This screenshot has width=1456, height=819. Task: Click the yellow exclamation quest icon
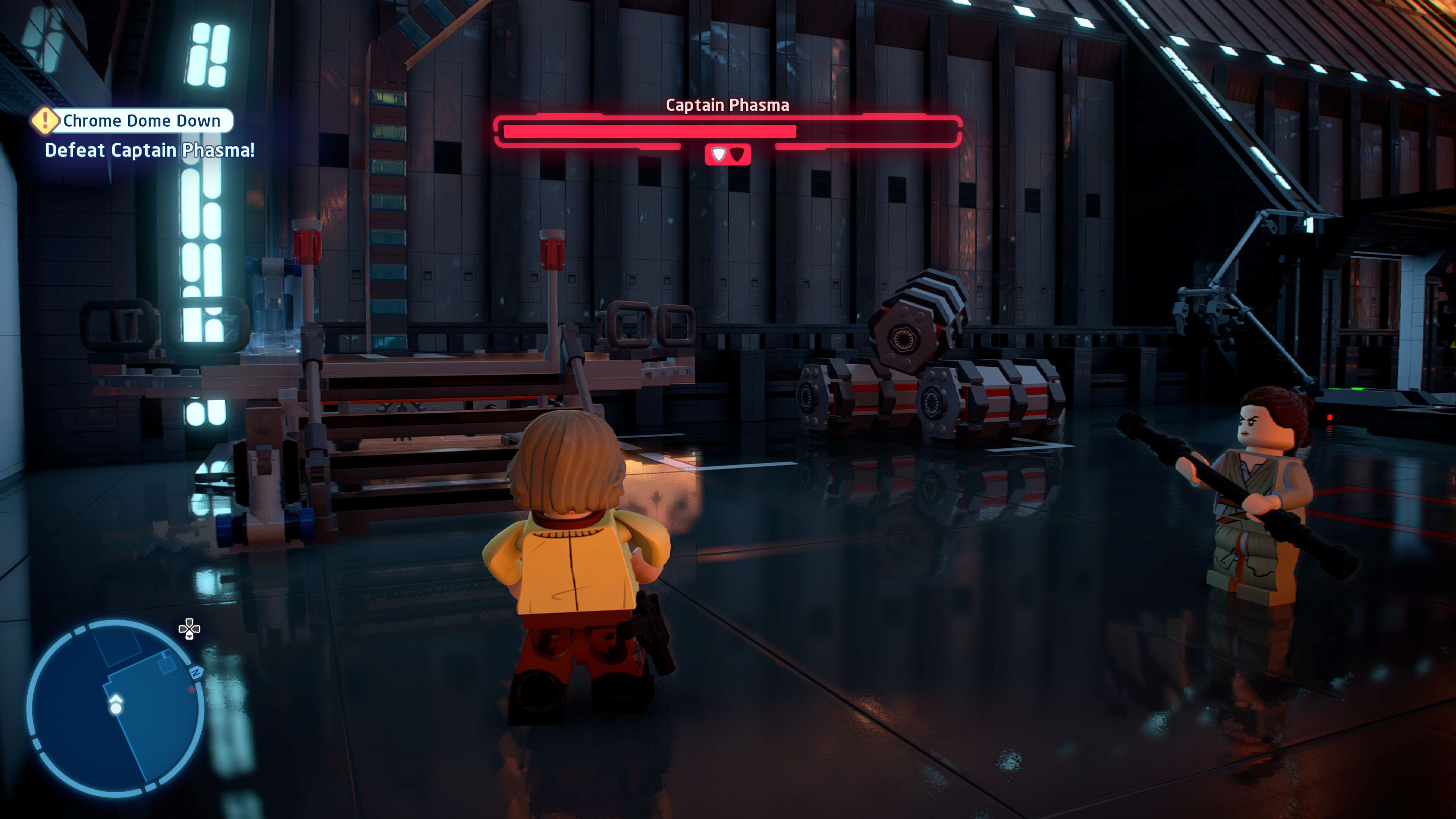pyautogui.click(x=45, y=121)
